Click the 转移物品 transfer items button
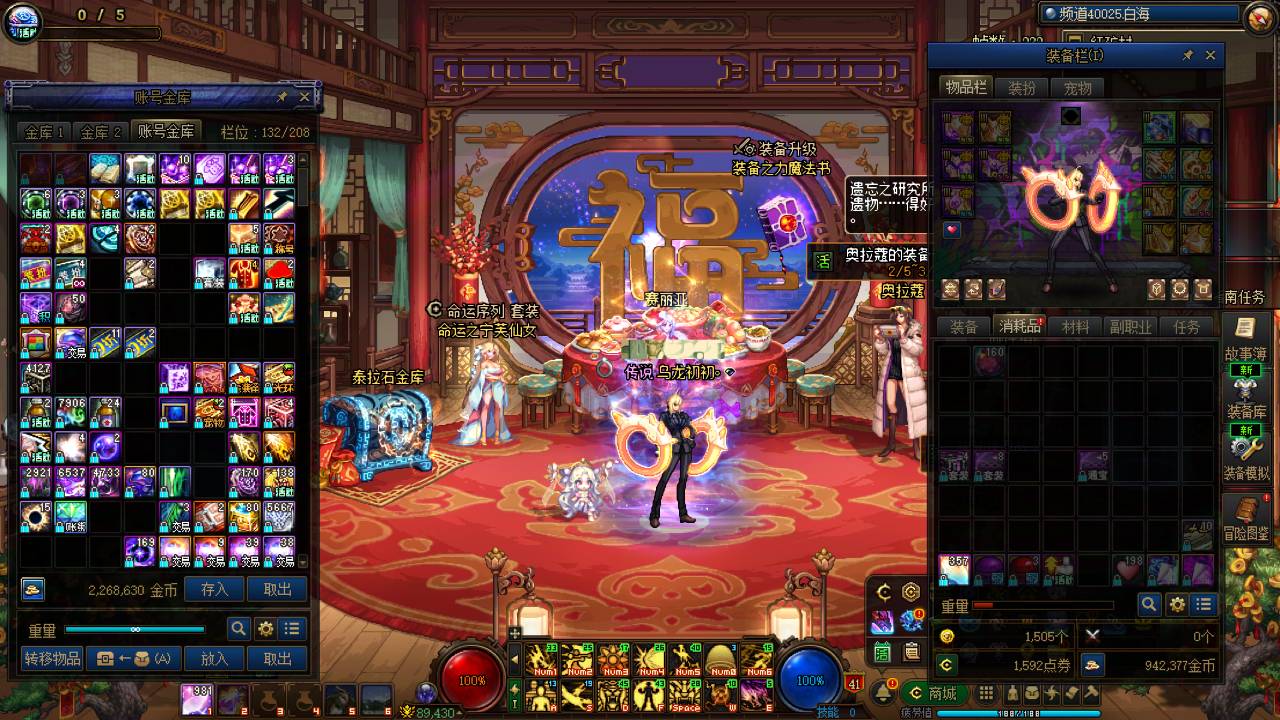 coord(52,658)
